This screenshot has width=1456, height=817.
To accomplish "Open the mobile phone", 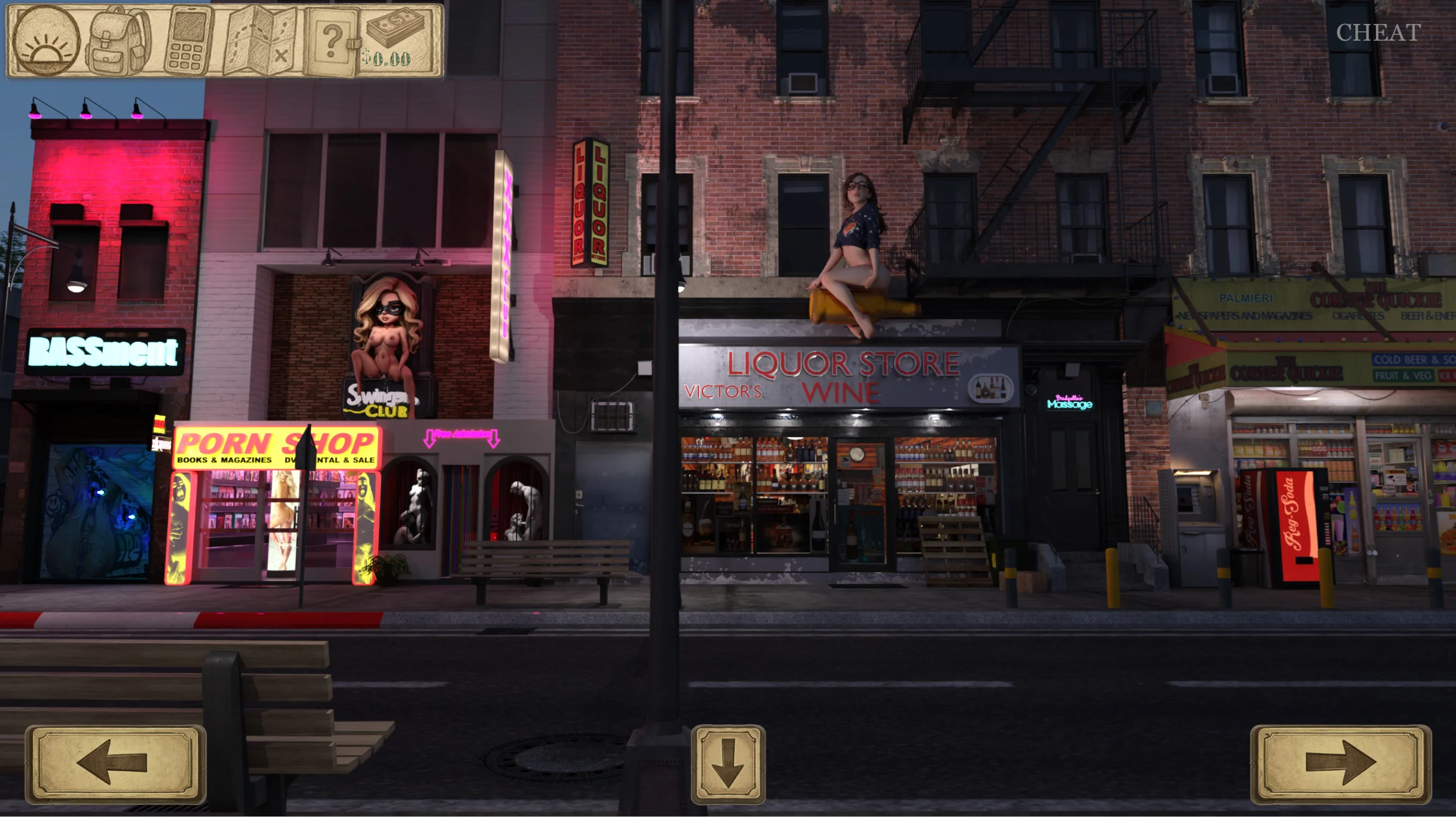I will (189, 41).
